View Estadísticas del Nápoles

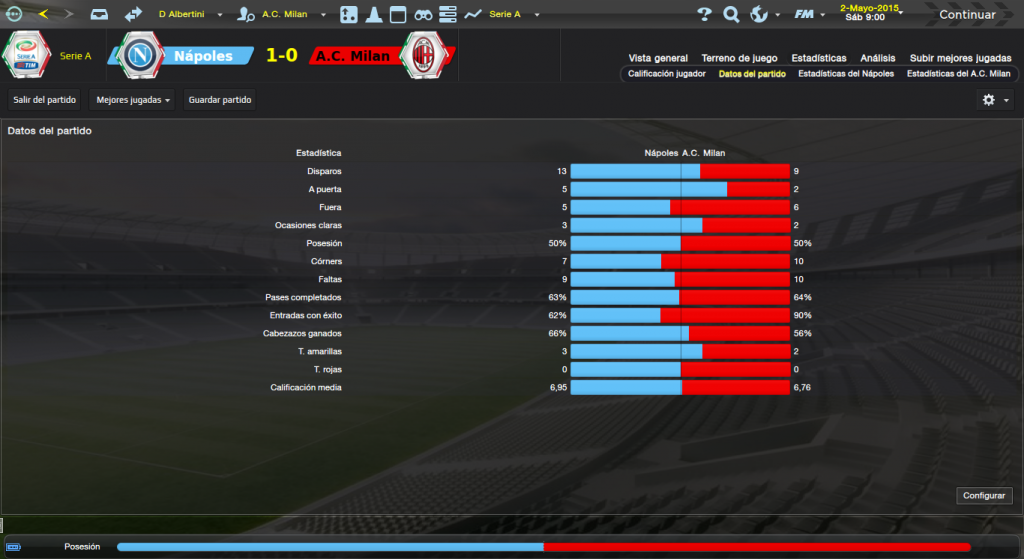point(846,74)
